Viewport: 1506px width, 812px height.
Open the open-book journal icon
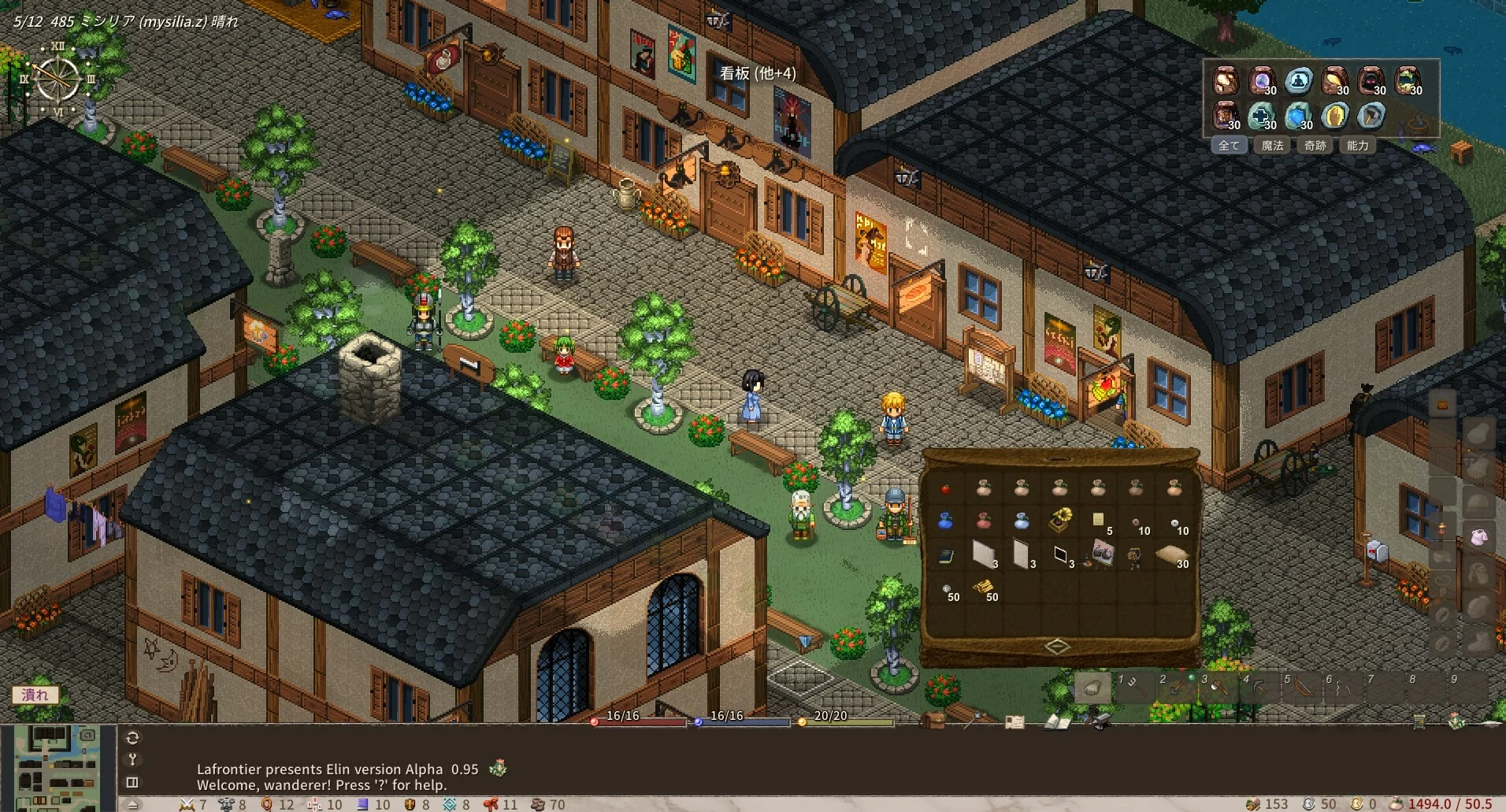coord(1056,721)
